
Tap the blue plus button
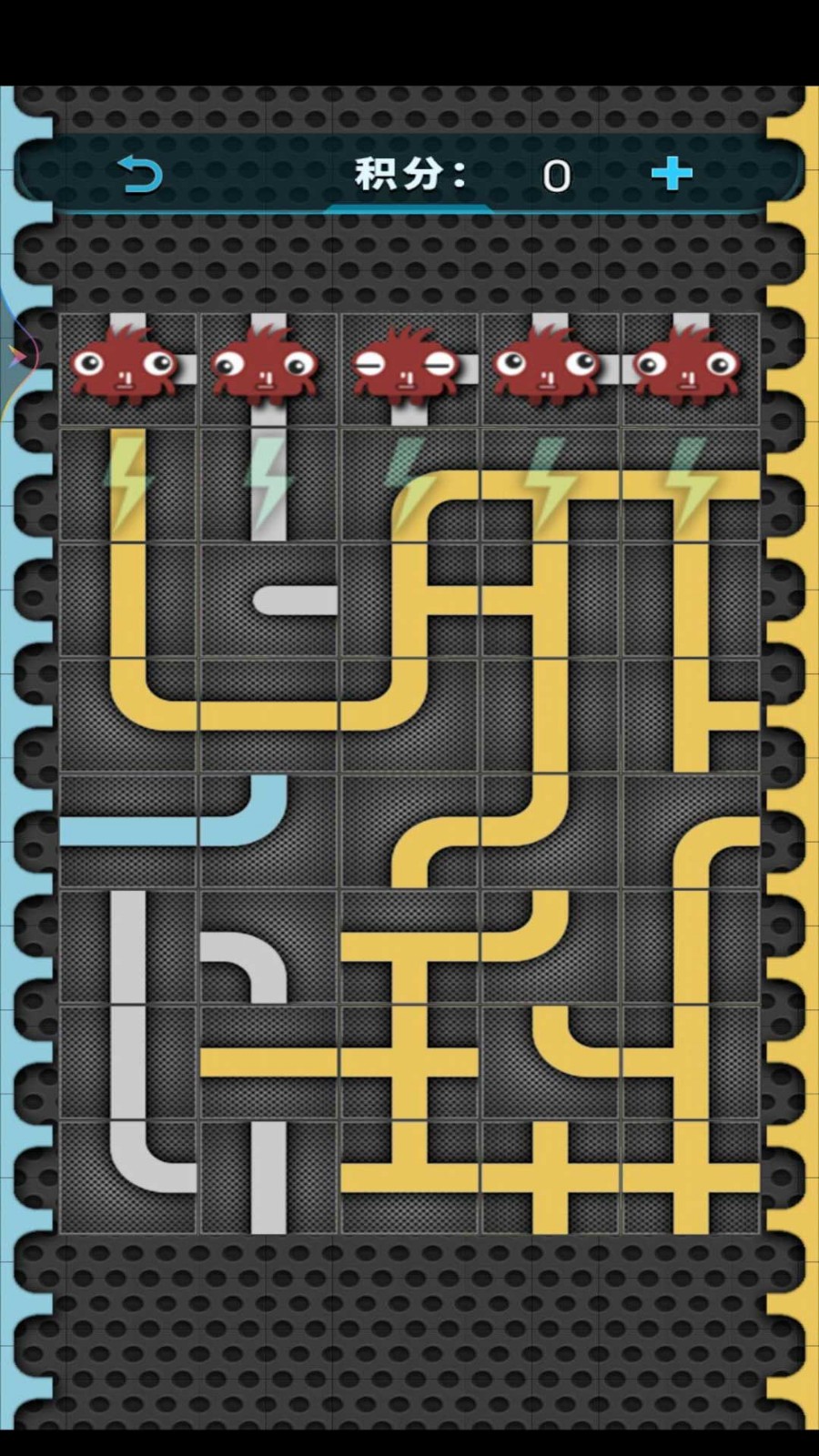[x=672, y=173]
